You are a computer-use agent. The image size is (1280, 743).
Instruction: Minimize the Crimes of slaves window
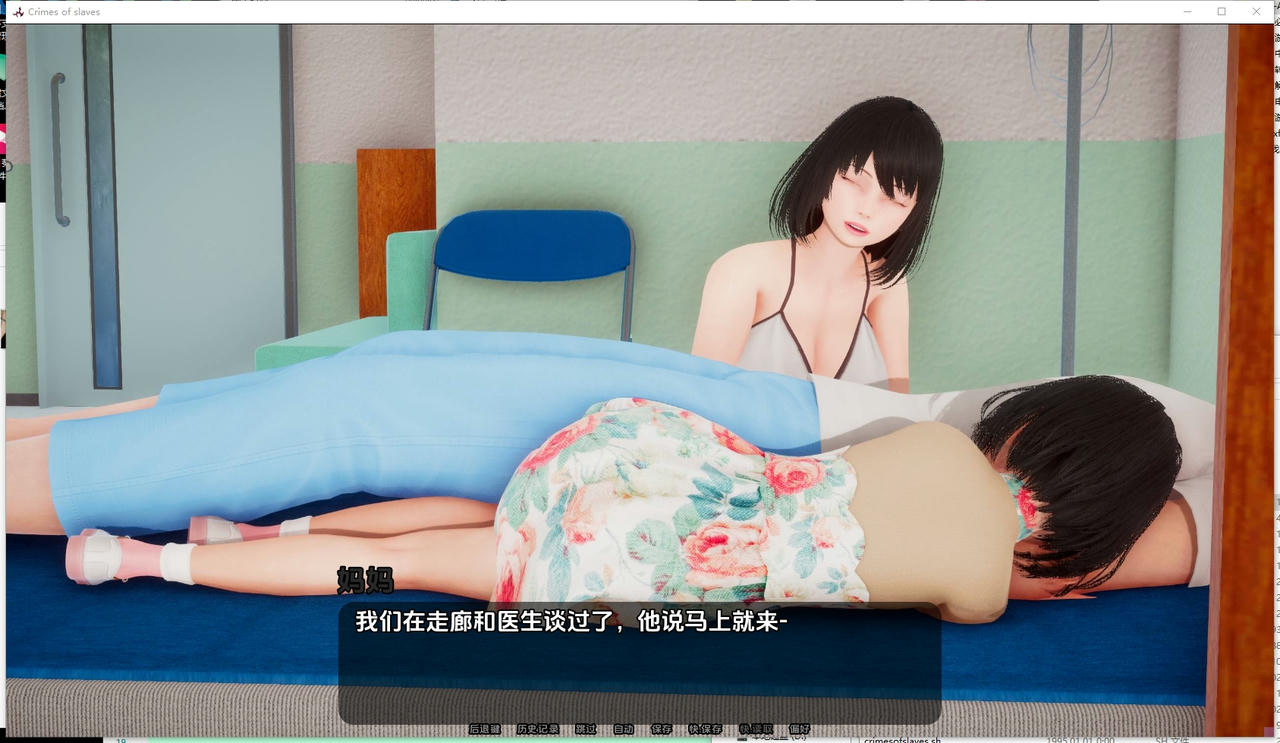click(x=1186, y=11)
